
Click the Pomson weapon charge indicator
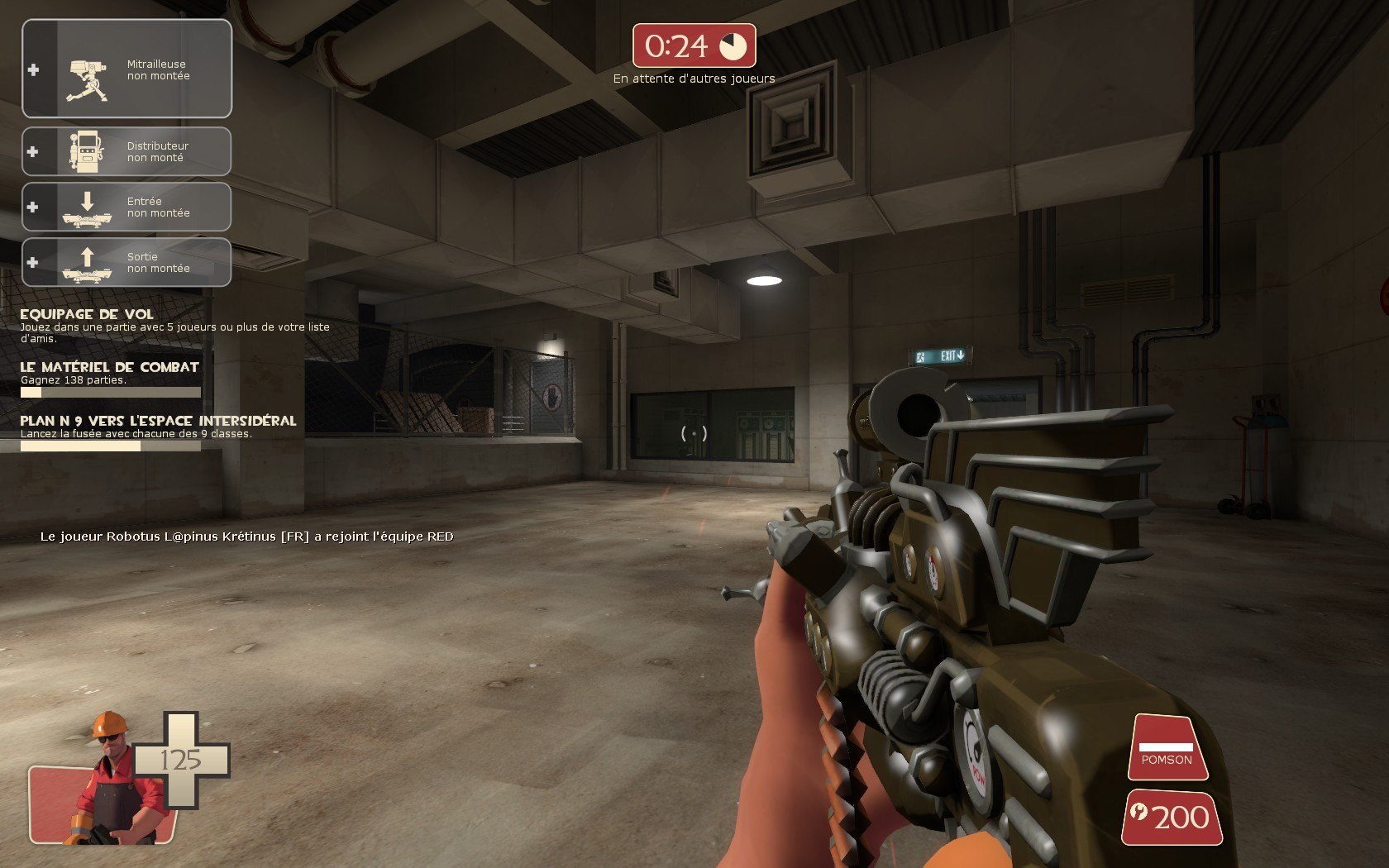(1167, 749)
